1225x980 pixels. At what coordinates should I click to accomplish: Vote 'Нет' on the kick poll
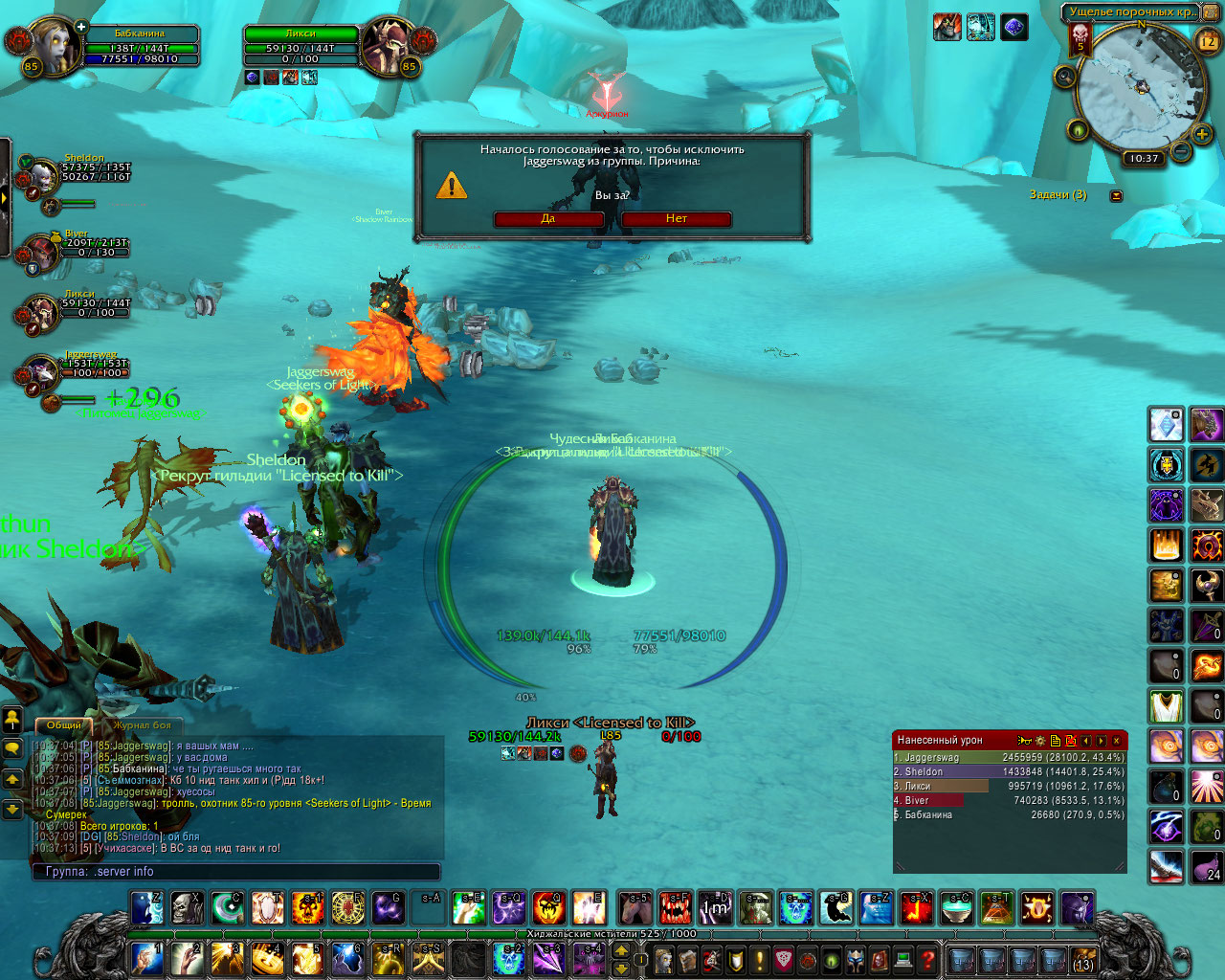677,219
